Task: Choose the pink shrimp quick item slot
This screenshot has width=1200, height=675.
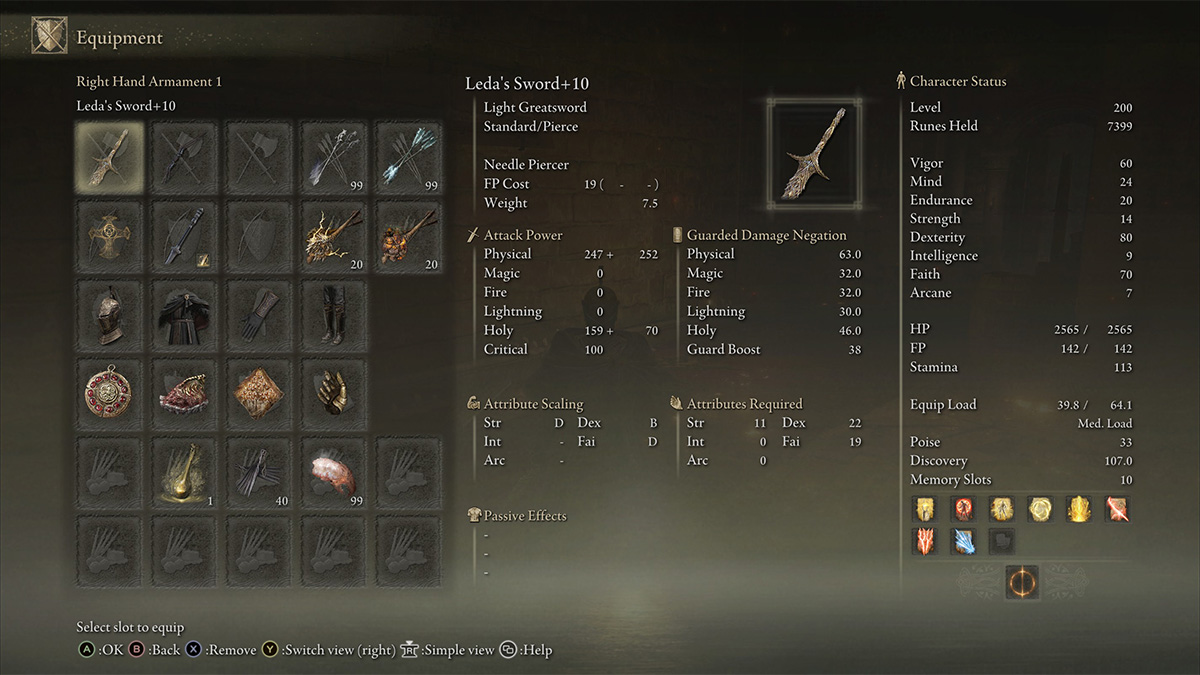Action: click(334, 471)
